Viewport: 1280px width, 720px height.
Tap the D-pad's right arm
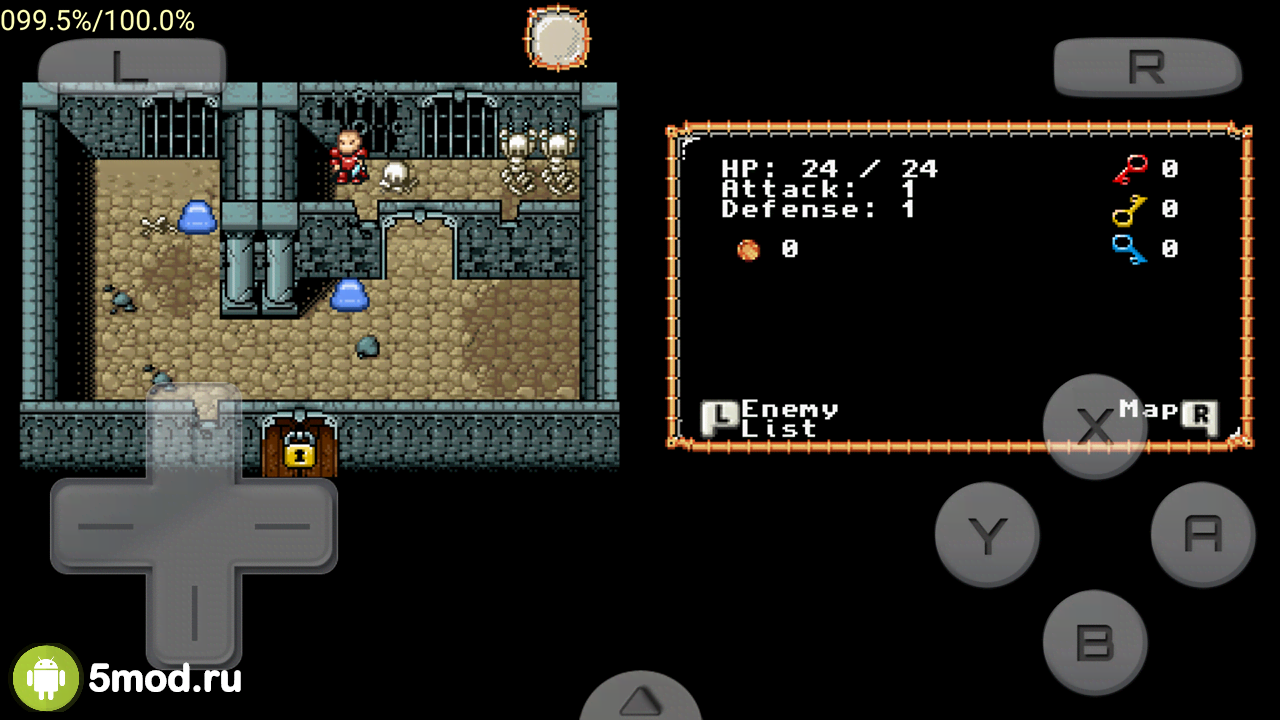click(286, 526)
